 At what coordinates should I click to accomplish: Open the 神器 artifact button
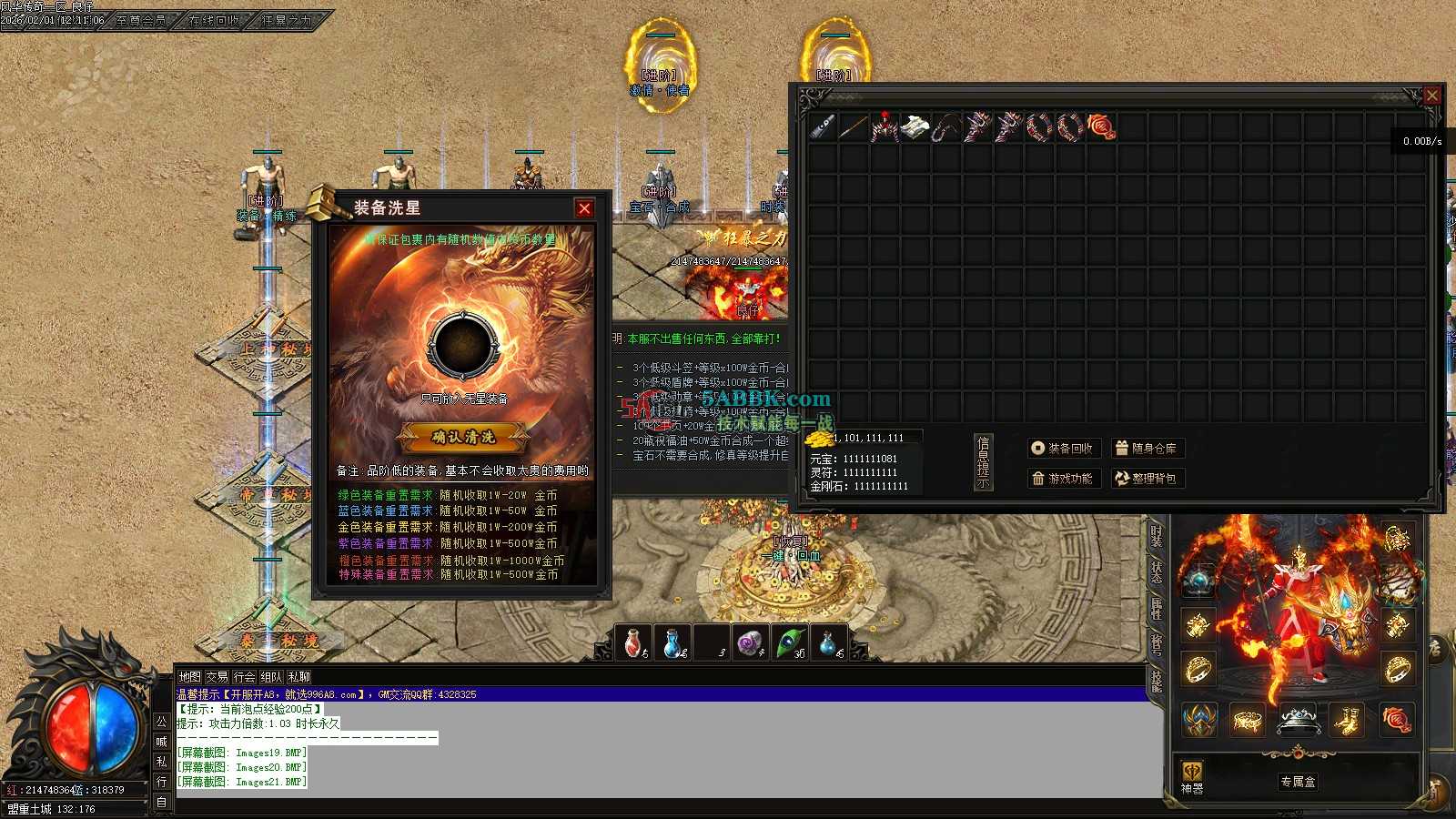(1192, 778)
